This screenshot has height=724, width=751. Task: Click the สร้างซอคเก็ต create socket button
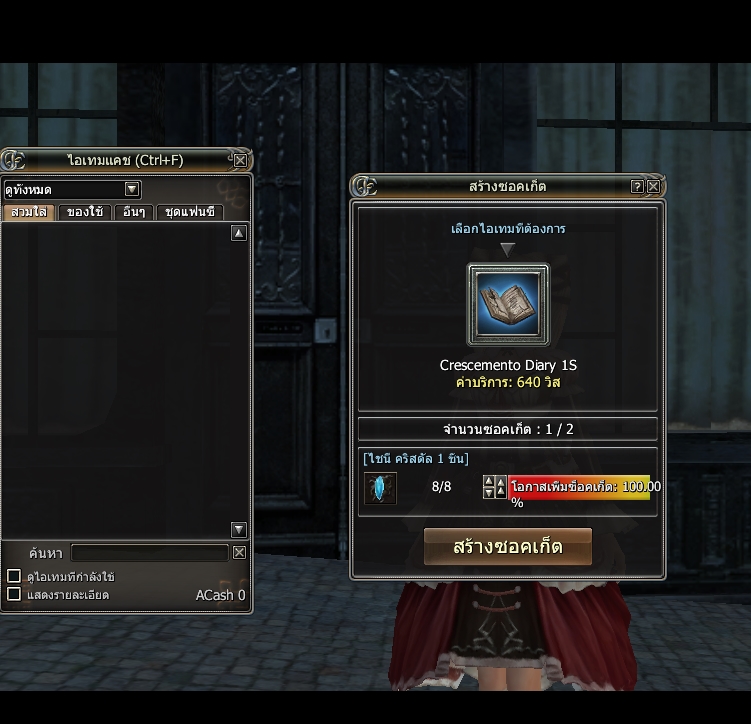pos(507,547)
